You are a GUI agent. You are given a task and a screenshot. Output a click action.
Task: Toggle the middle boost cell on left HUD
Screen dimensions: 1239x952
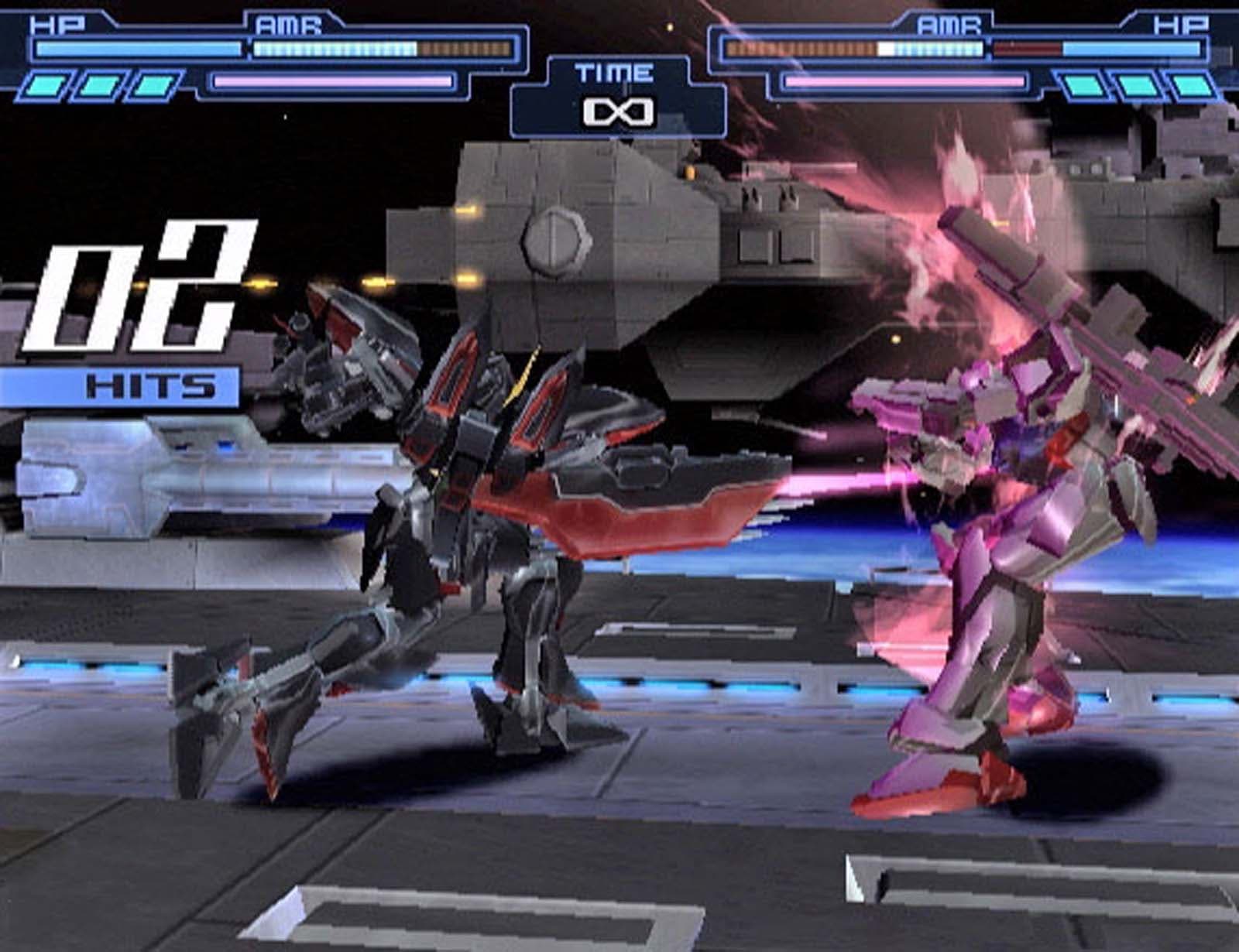(97, 85)
